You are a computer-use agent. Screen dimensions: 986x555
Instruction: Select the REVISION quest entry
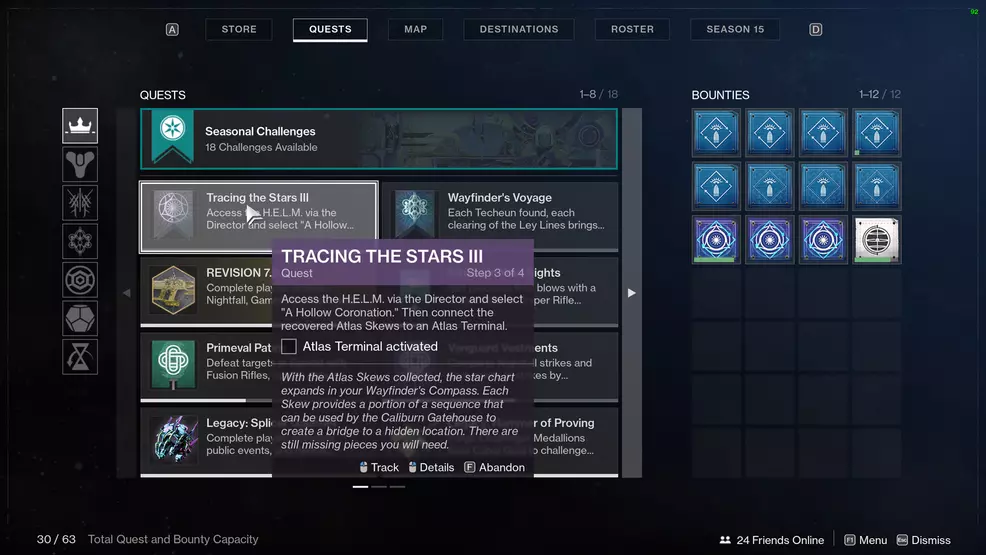click(x=206, y=287)
